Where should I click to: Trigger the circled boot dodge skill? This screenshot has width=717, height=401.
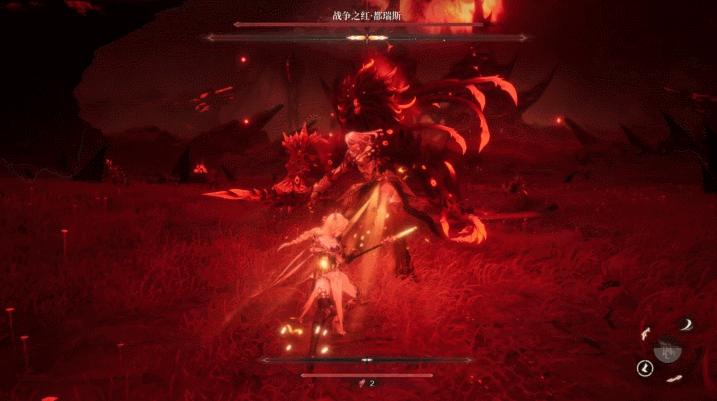645,369
